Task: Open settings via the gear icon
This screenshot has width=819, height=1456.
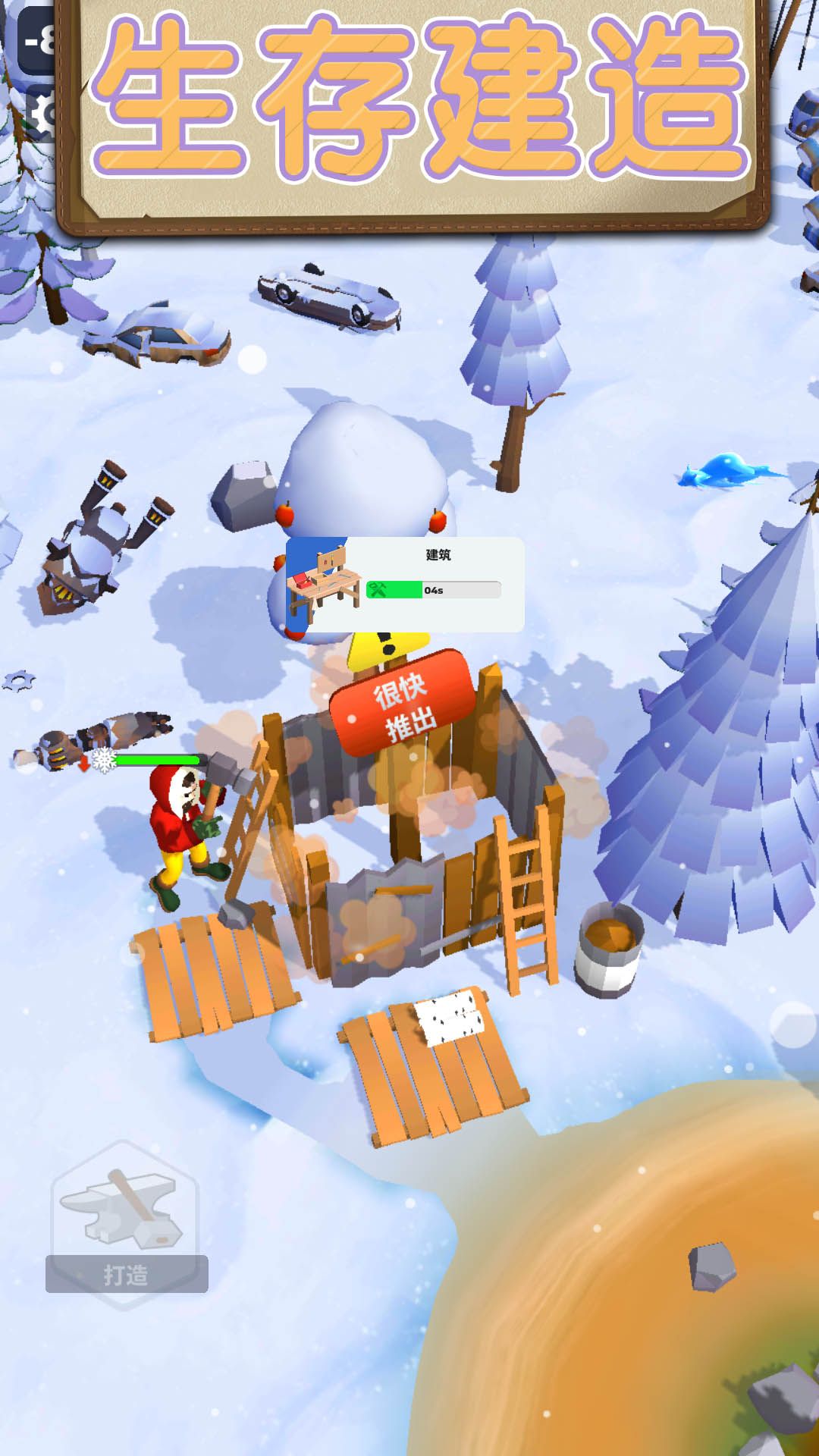Action: coord(43,115)
